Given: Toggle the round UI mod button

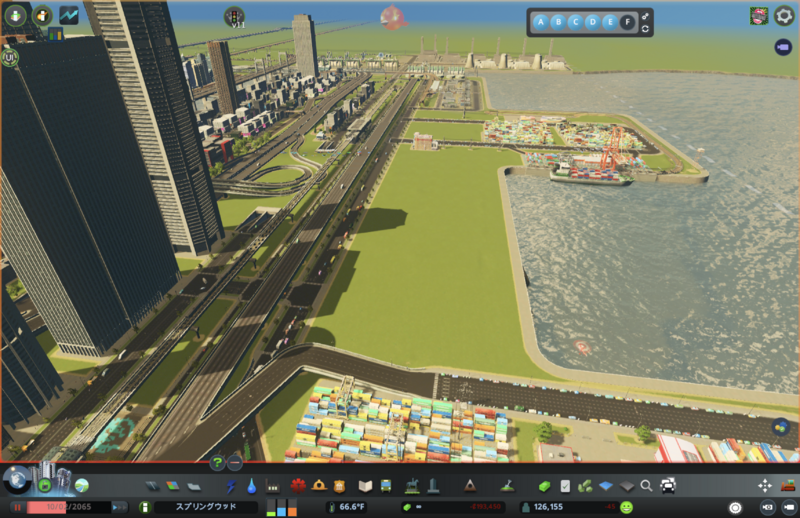Looking at the screenshot, I should click(x=11, y=57).
